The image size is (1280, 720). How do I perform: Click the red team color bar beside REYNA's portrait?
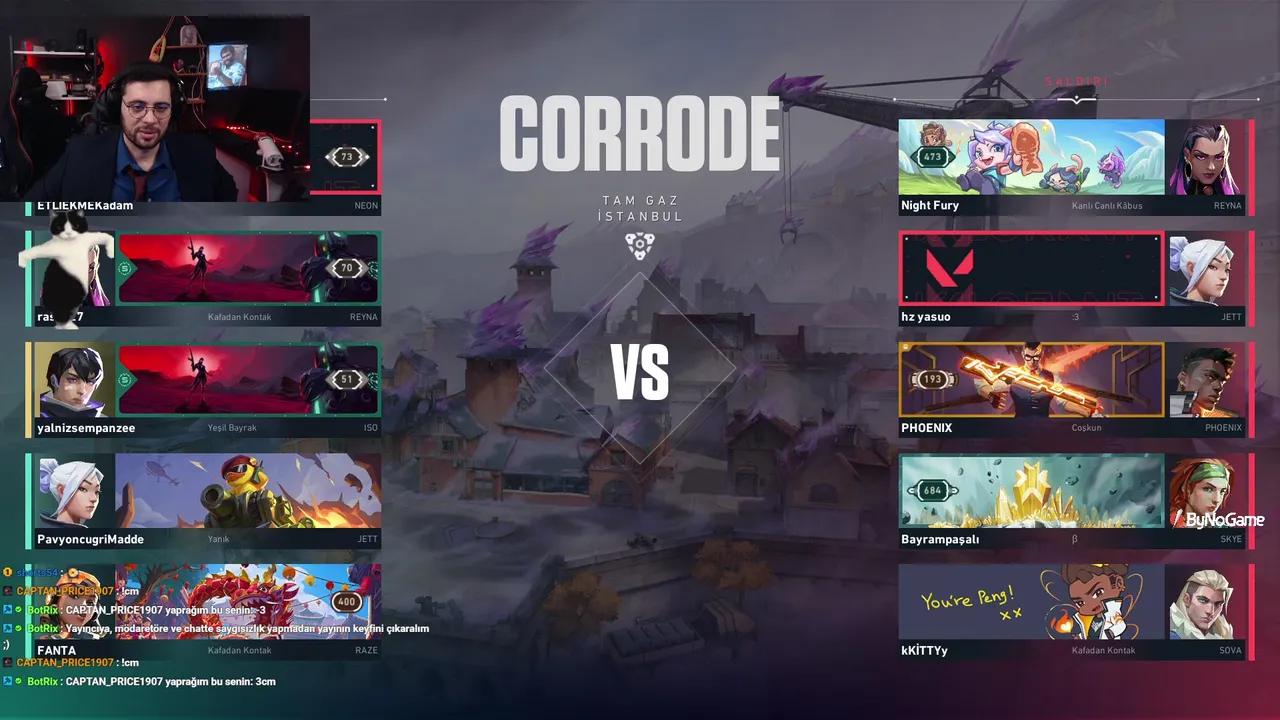[x=1252, y=160]
